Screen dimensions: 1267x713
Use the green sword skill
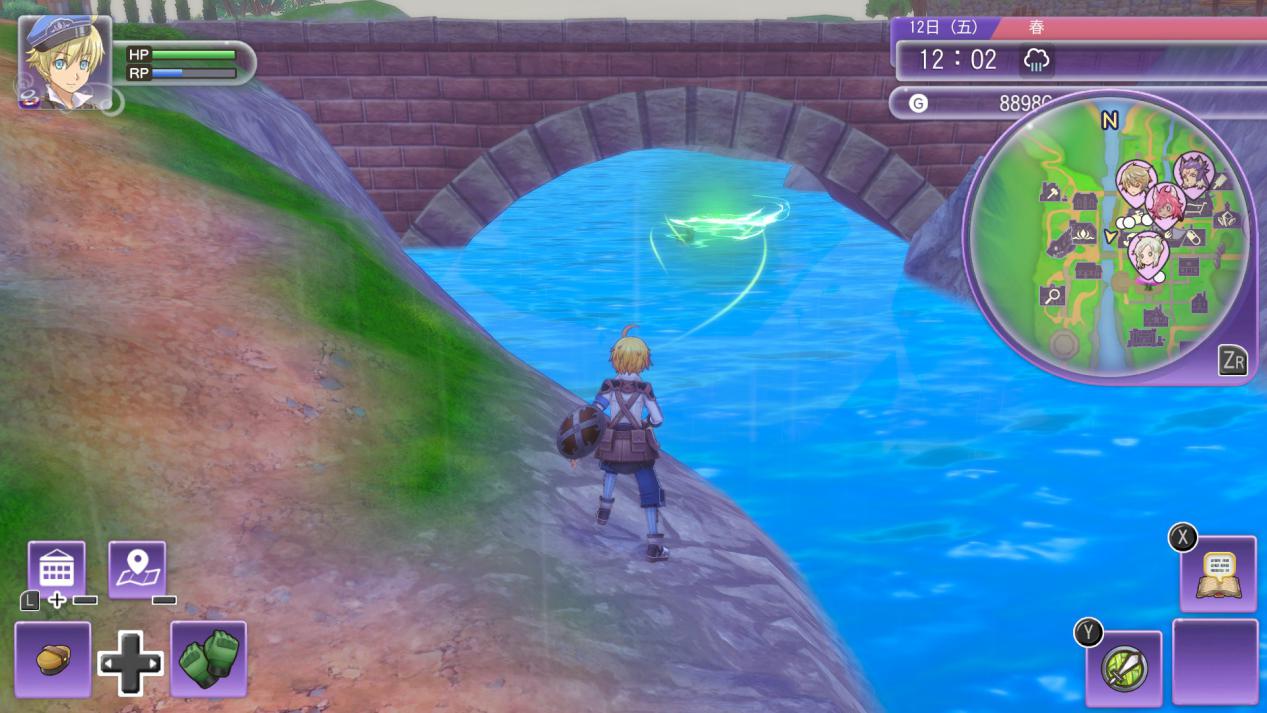(1124, 668)
